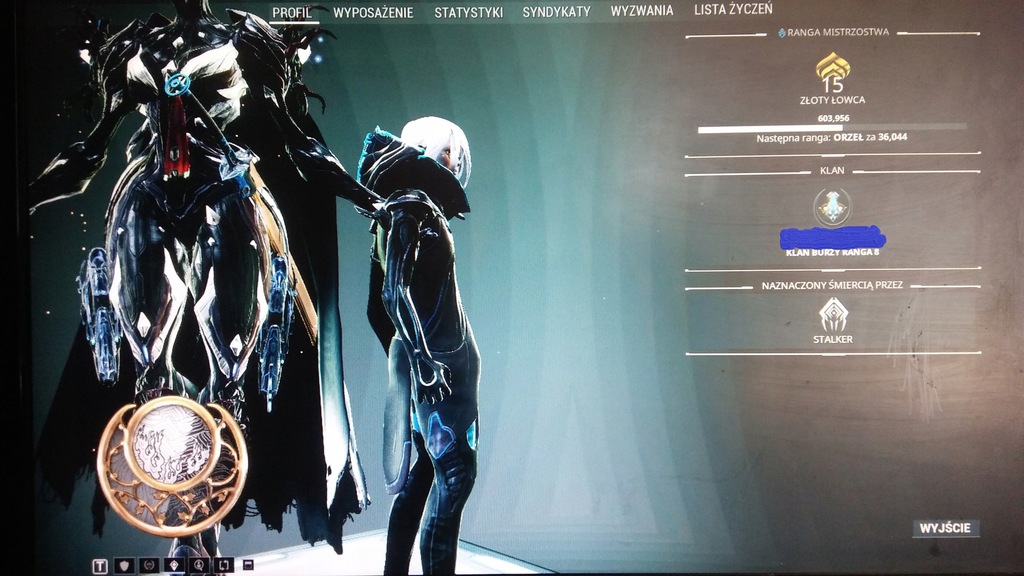Click the large golden glyph emblem
This screenshot has width=1024, height=576.
click(172, 465)
